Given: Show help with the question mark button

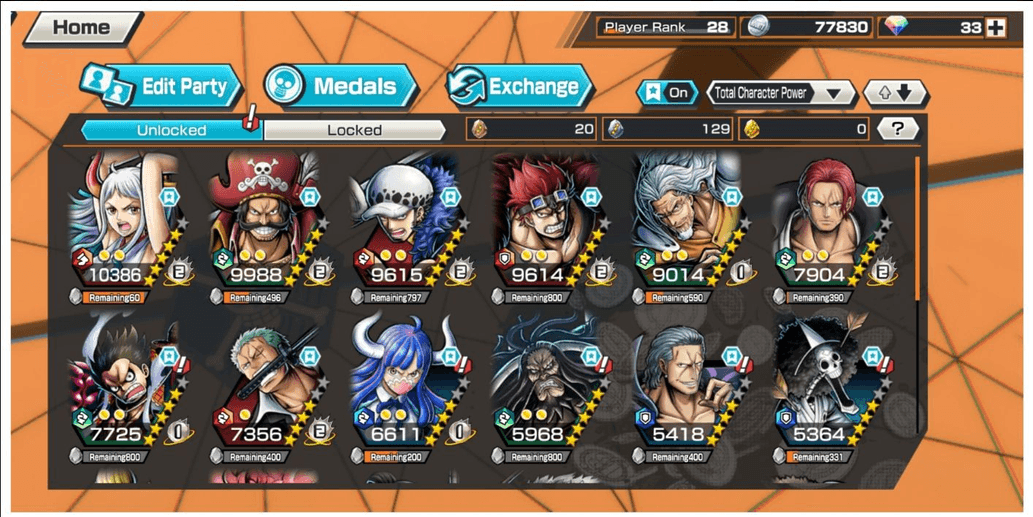Looking at the screenshot, I should [898, 128].
